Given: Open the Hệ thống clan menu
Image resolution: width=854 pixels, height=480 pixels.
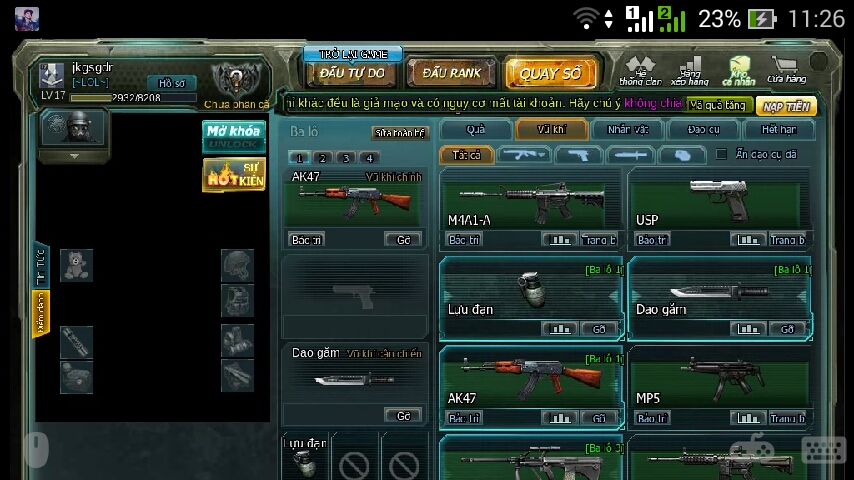Looking at the screenshot, I should tap(640, 72).
